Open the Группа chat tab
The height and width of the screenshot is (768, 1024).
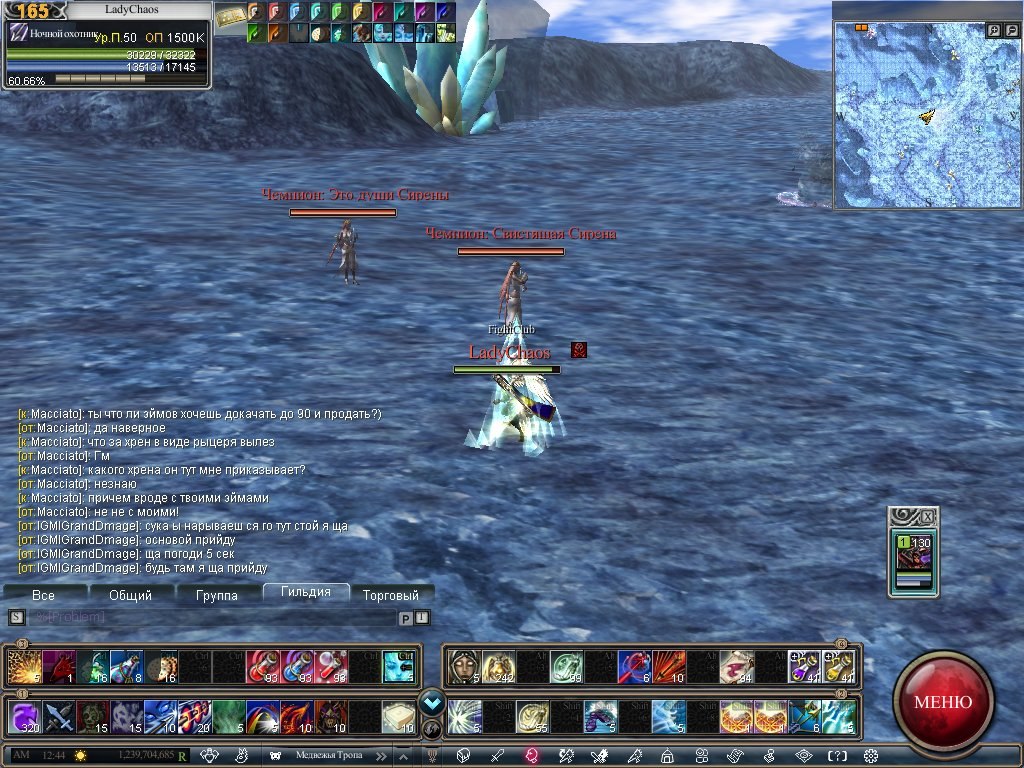pos(217,595)
